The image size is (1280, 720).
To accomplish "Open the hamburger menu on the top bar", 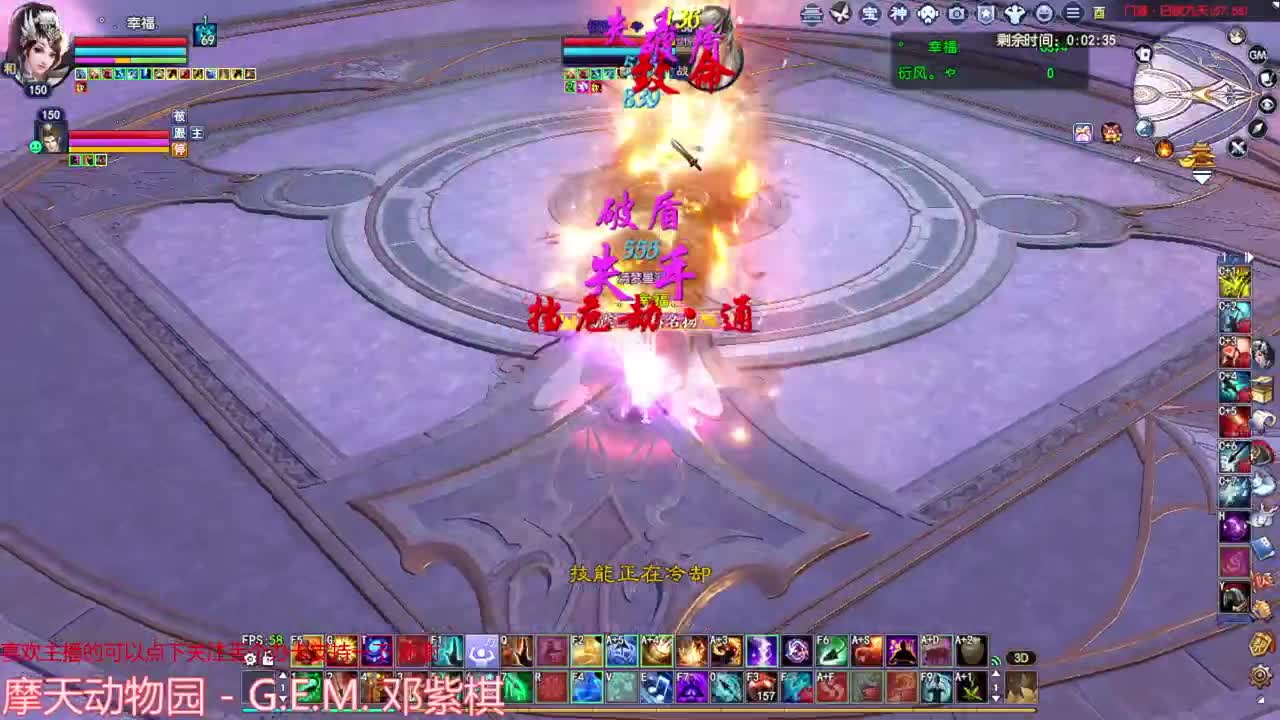I will pyautogui.click(x=1071, y=13).
